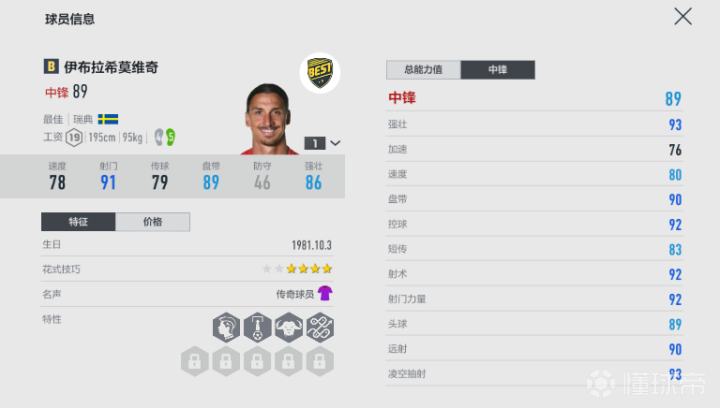Click the salary 19 hexagon badge
Viewport: 720px width, 408px height.
coord(74,136)
